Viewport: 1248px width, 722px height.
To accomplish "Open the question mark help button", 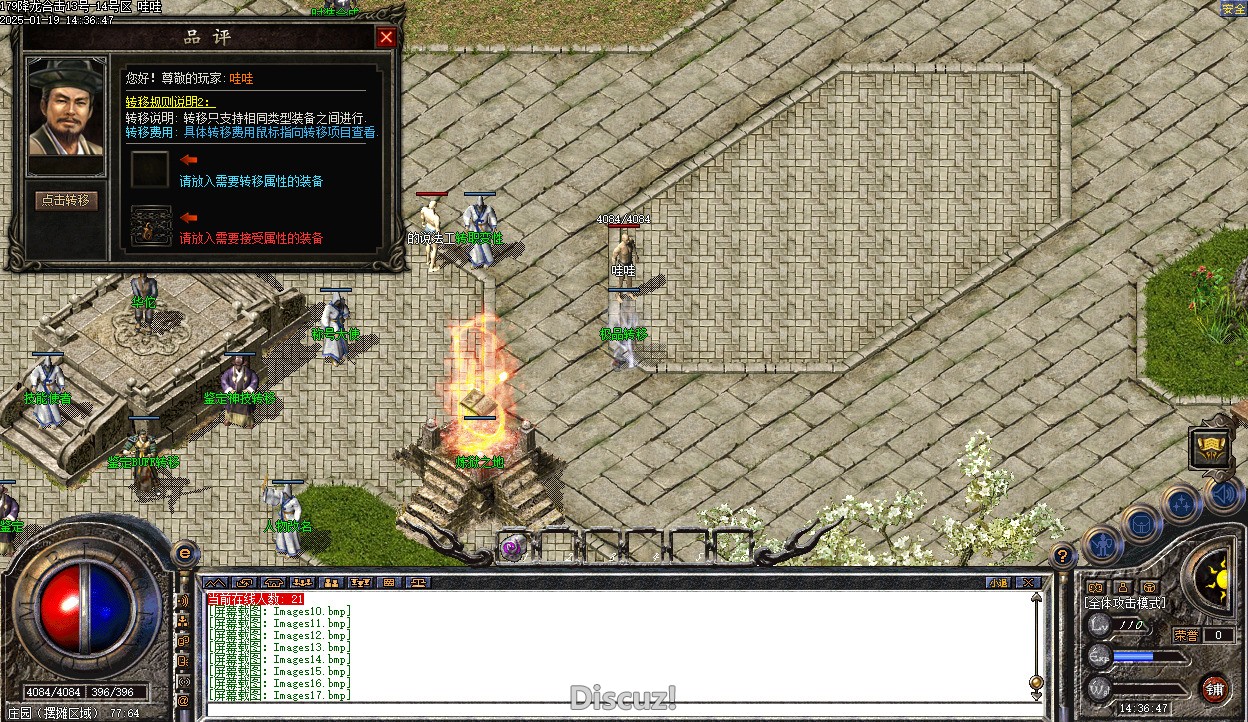I will pos(1063,554).
